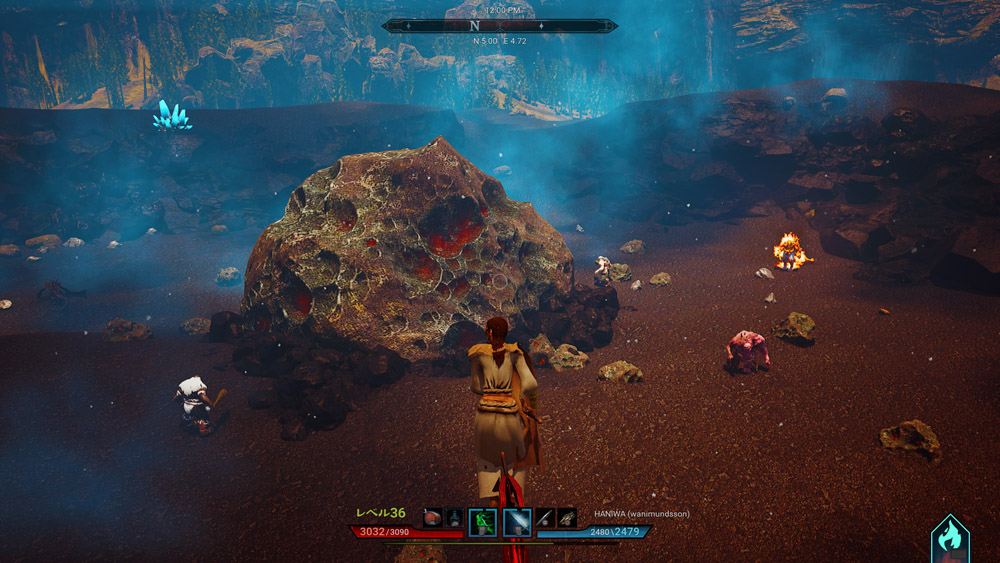
Task: Equip the sword in the hotbar
Action: (544, 518)
